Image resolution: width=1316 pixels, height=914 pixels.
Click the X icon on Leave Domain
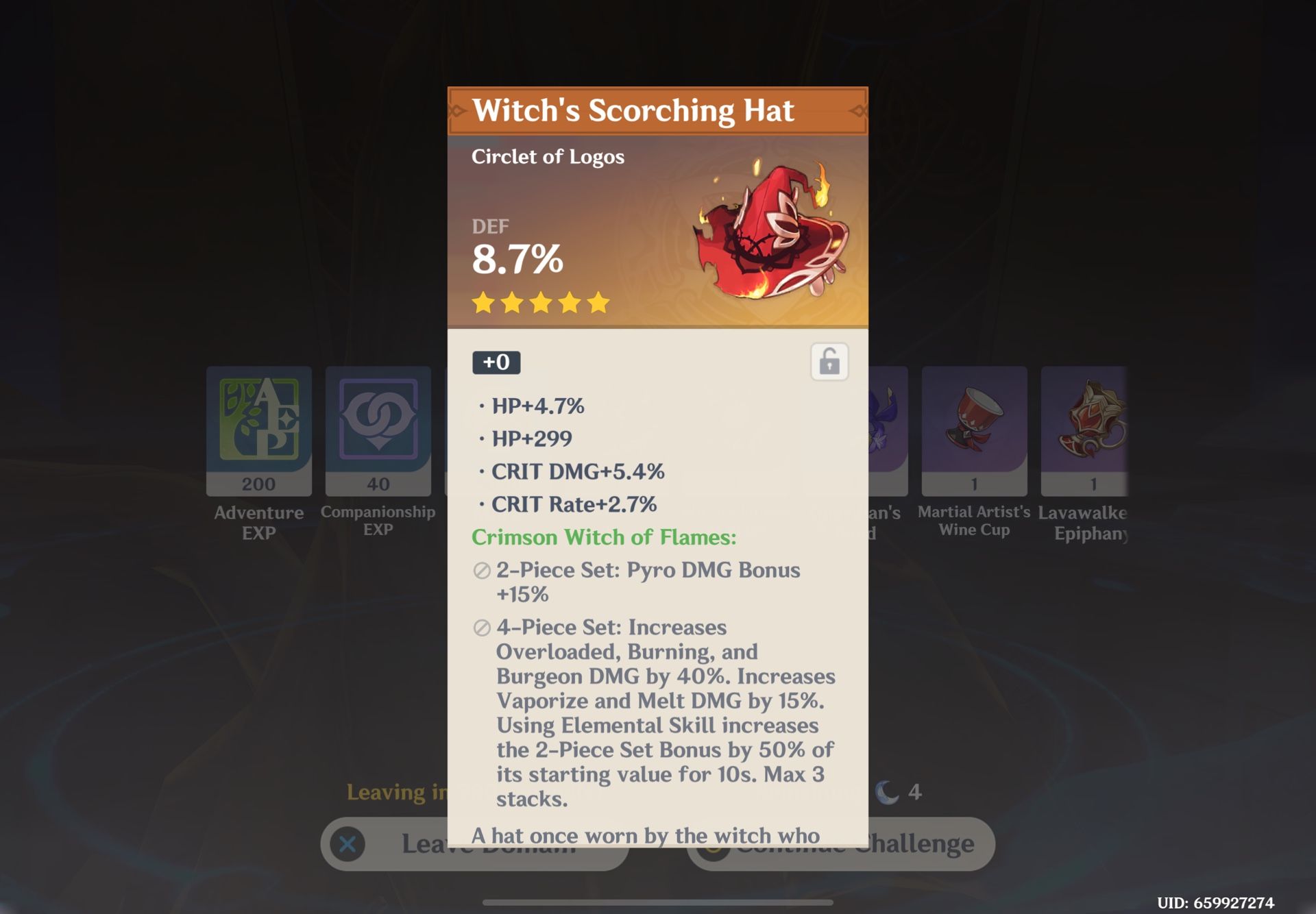(347, 843)
